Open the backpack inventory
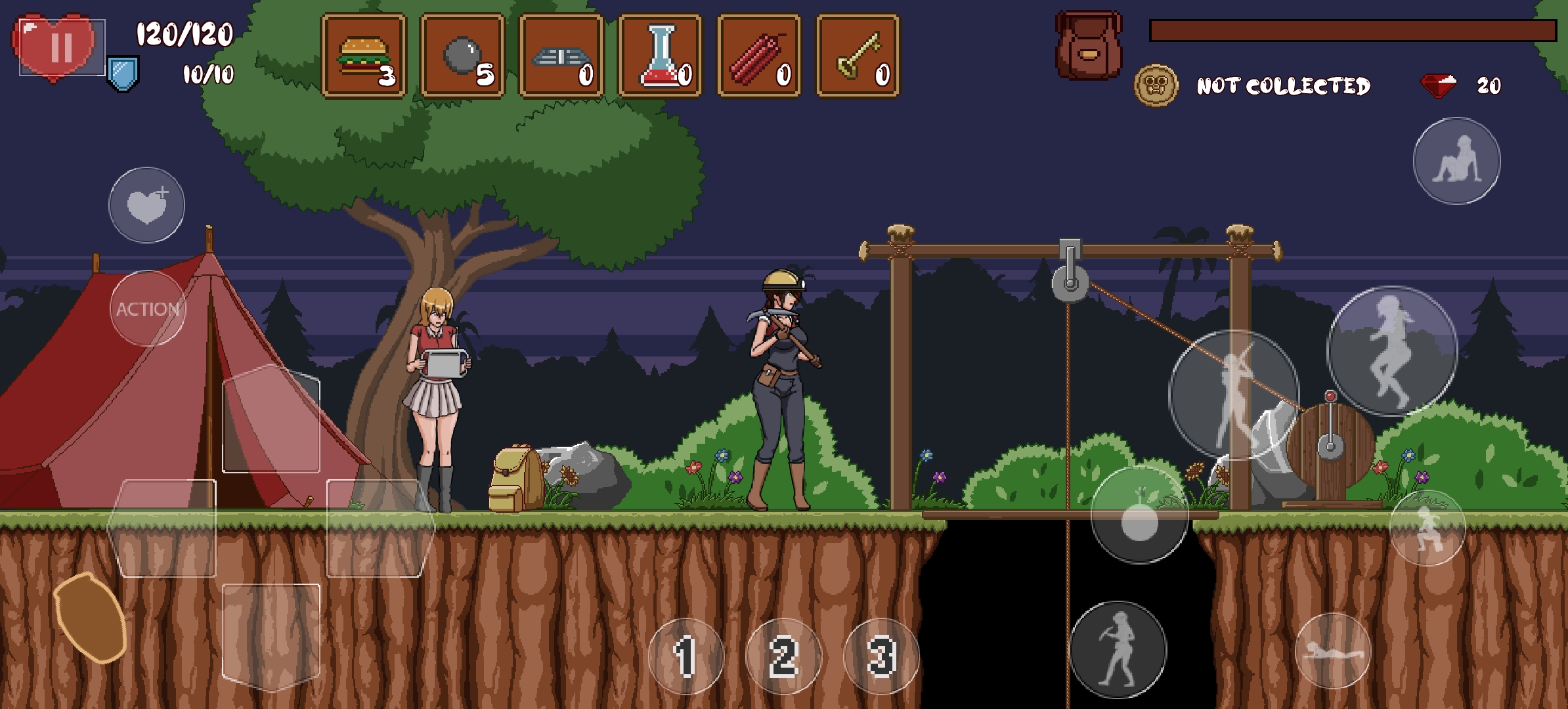Screen dimensions: 1568x709 coord(1088,46)
